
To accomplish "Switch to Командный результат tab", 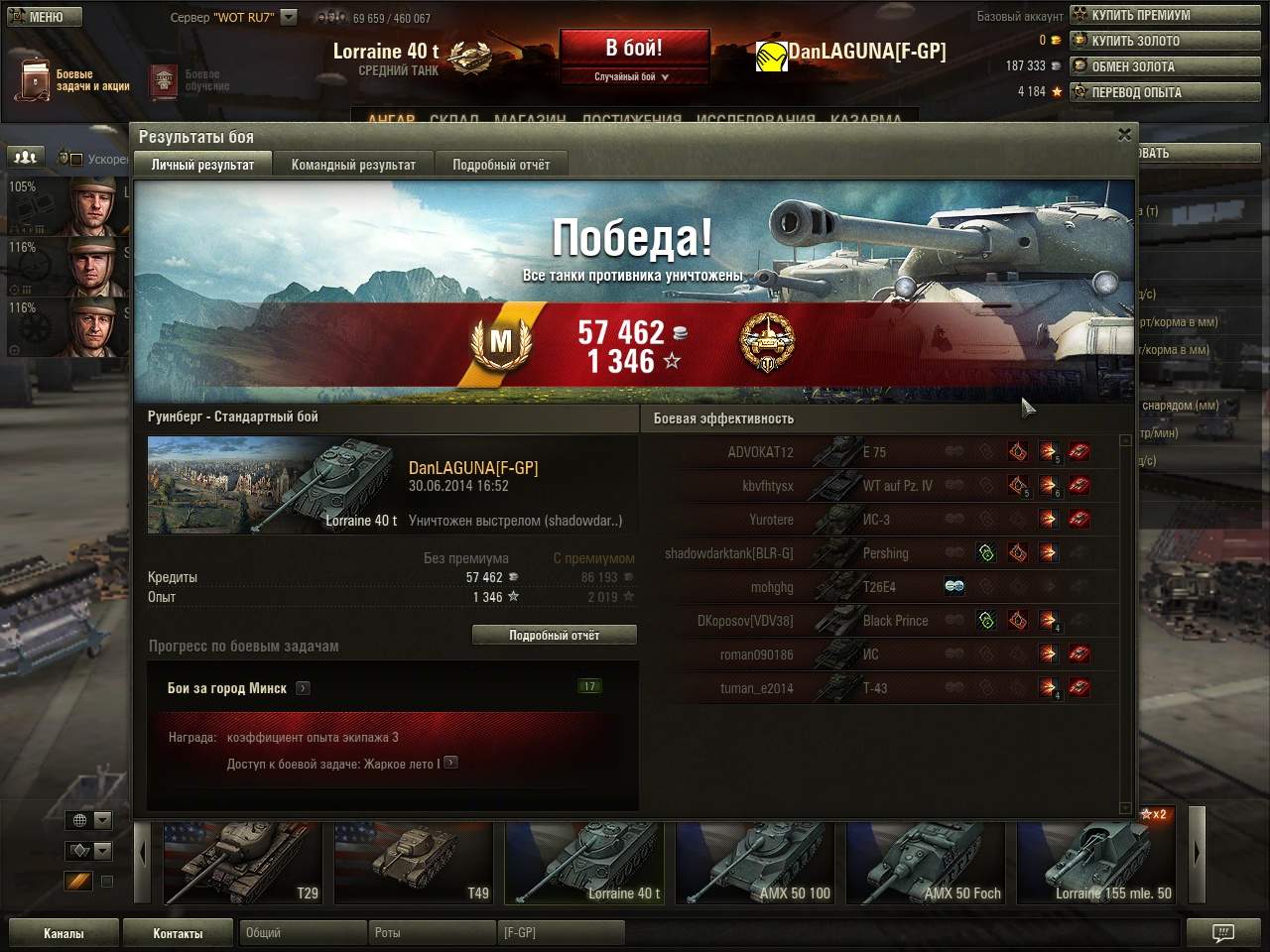I will point(353,165).
